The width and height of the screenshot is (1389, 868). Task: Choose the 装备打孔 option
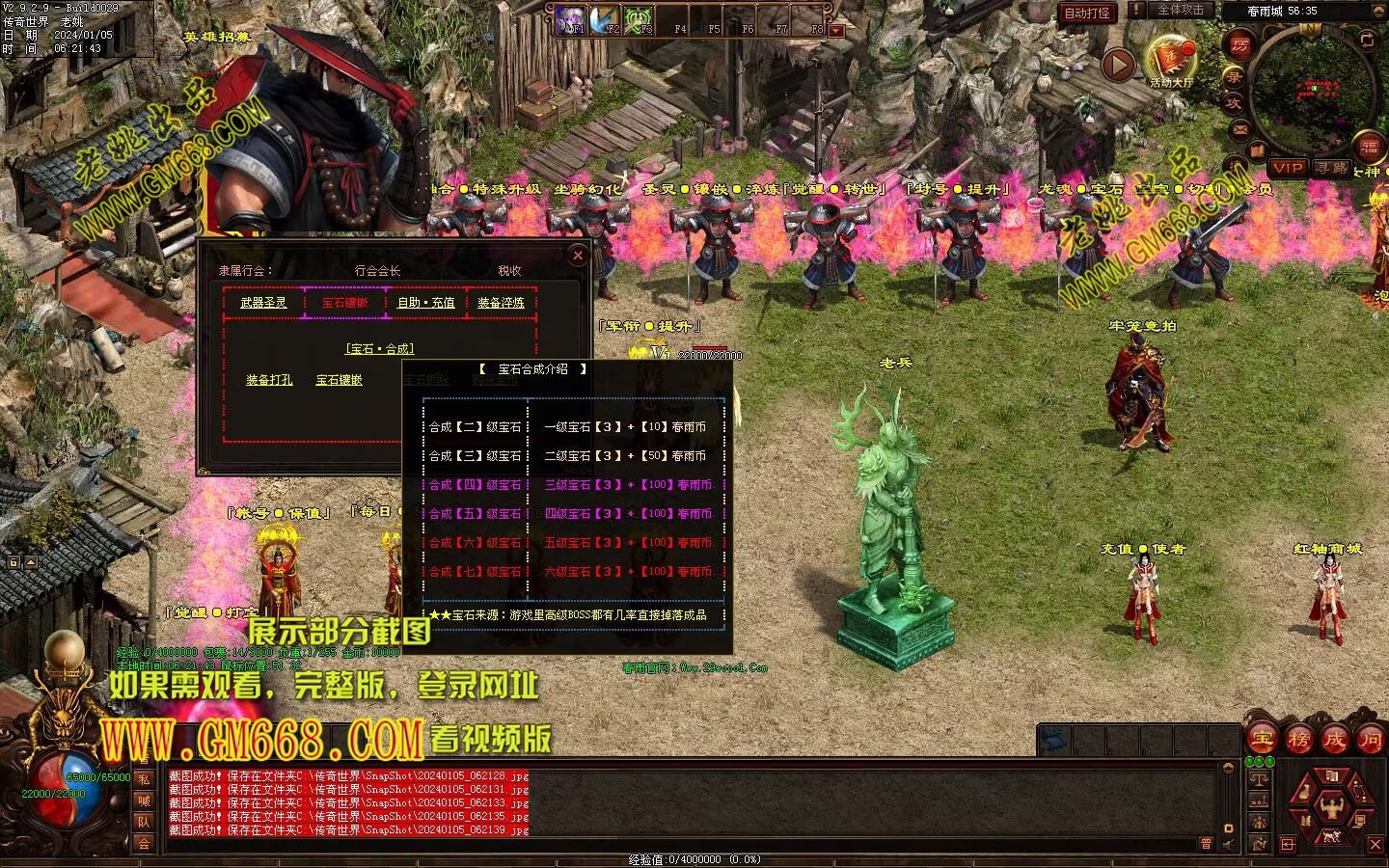coord(269,380)
